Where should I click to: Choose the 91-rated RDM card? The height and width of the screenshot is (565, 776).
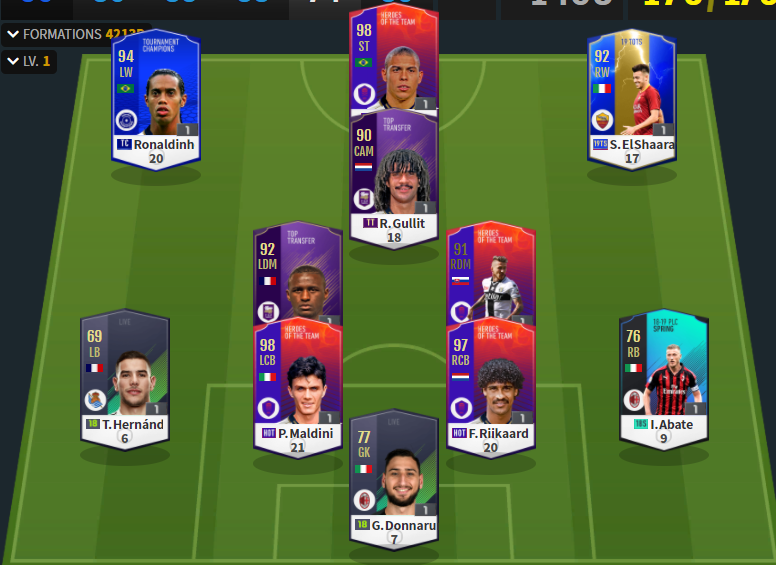click(x=490, y=273)
